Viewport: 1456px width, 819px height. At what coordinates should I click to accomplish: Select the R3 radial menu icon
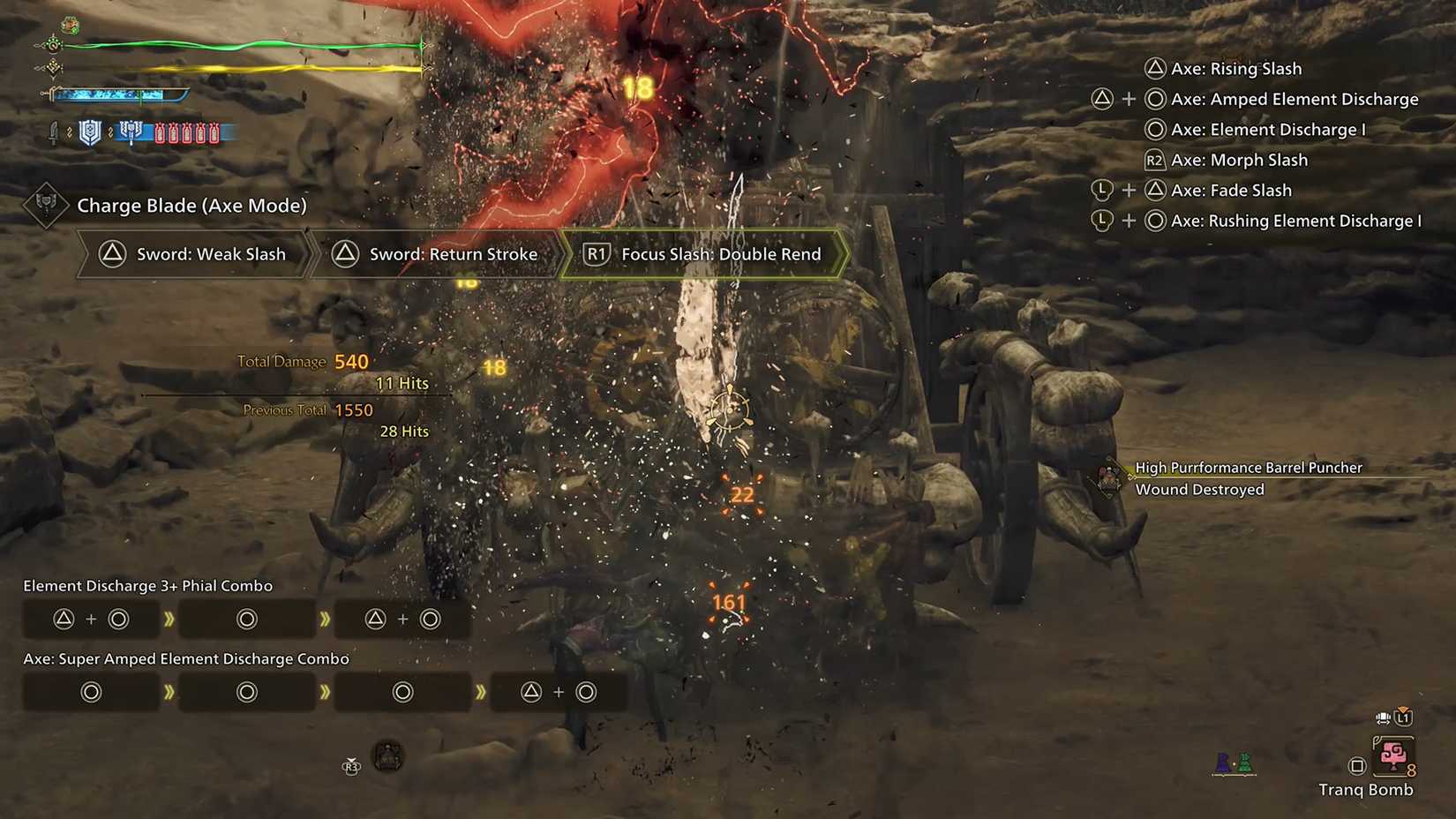[350, 768]
